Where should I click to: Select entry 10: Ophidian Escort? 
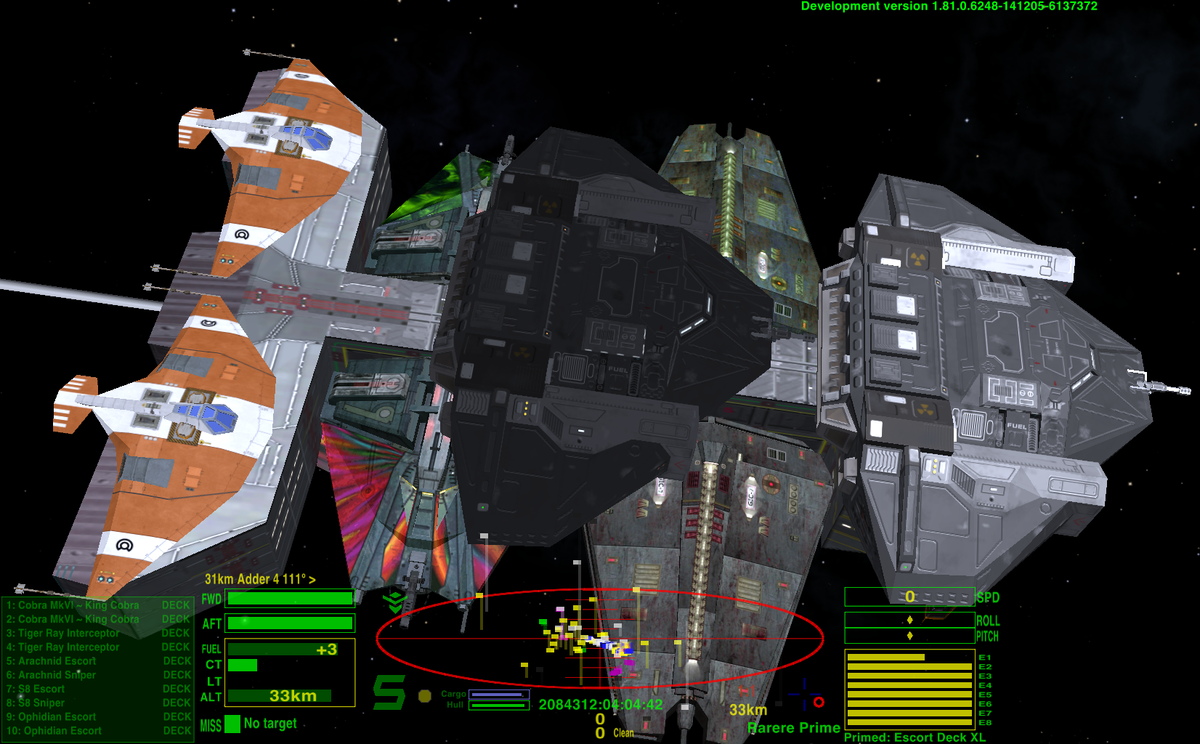click(60, 731)
